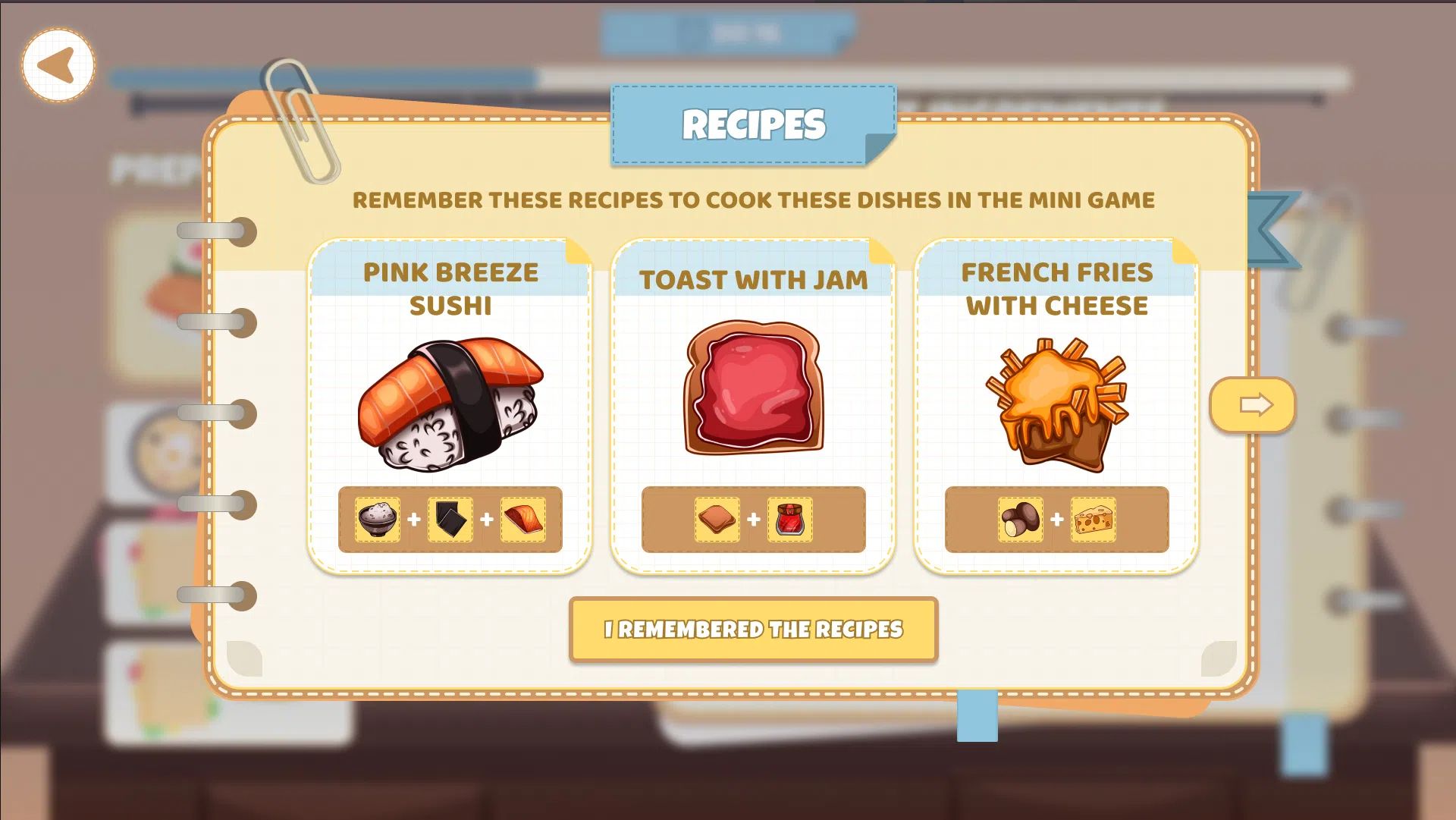Image resolution: width=1456 pixels, height=820 pixels.
Task: Select the nori seaweed ingredient icon
Action: click(450, 520)
